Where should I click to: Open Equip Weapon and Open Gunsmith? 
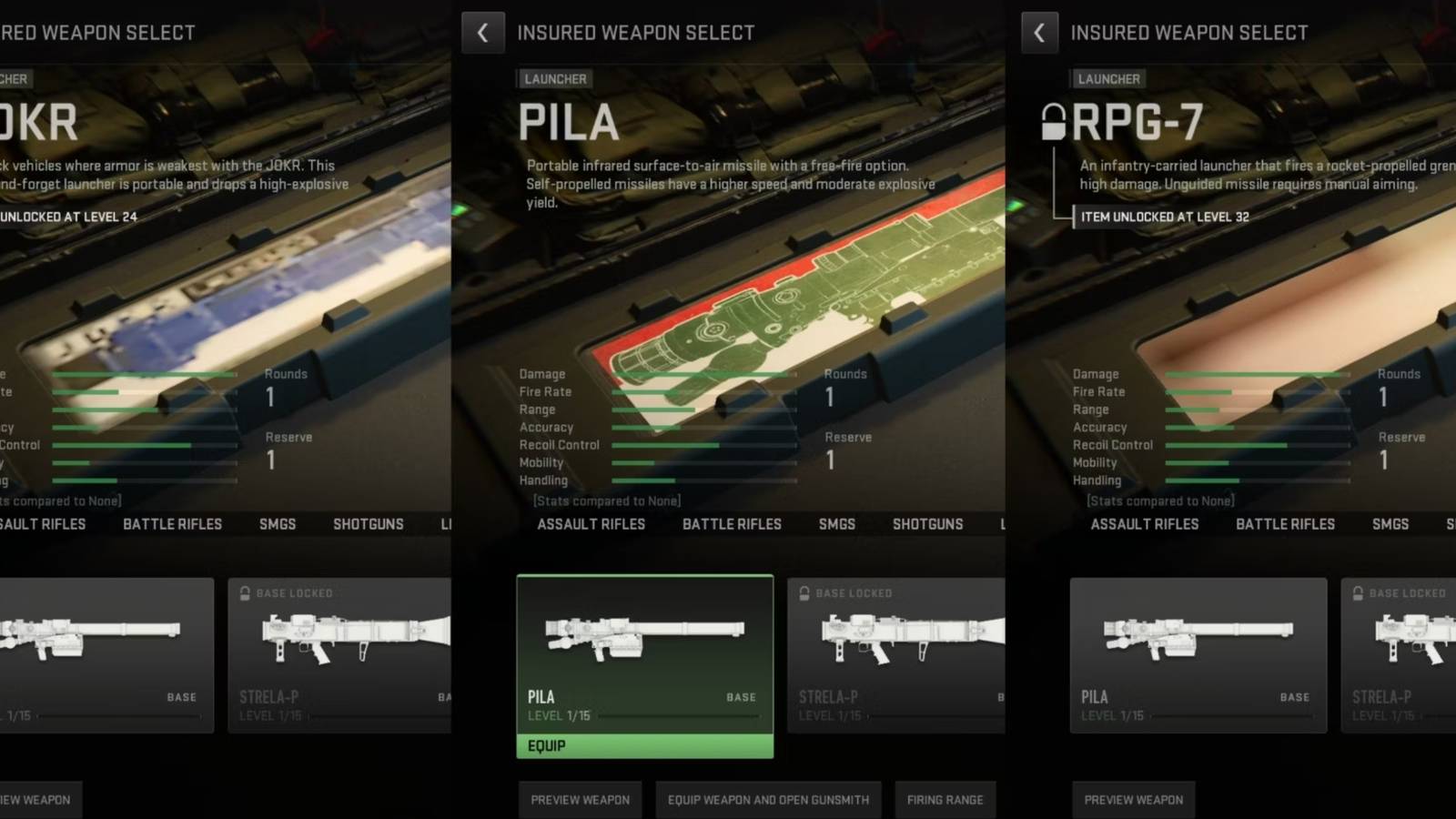(x=768, y=800)
